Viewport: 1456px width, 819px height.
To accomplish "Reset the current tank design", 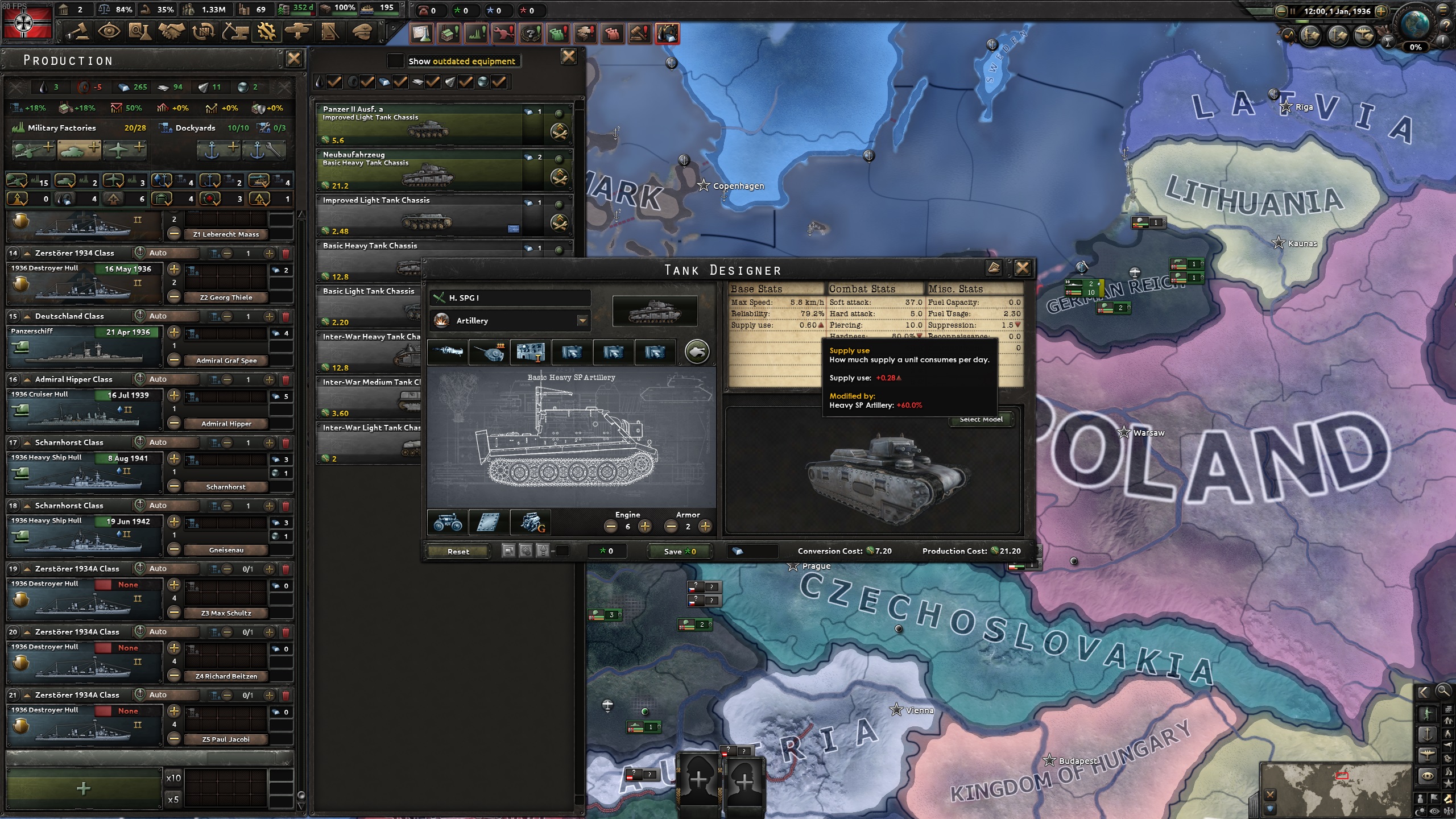I will click(458, 551).
